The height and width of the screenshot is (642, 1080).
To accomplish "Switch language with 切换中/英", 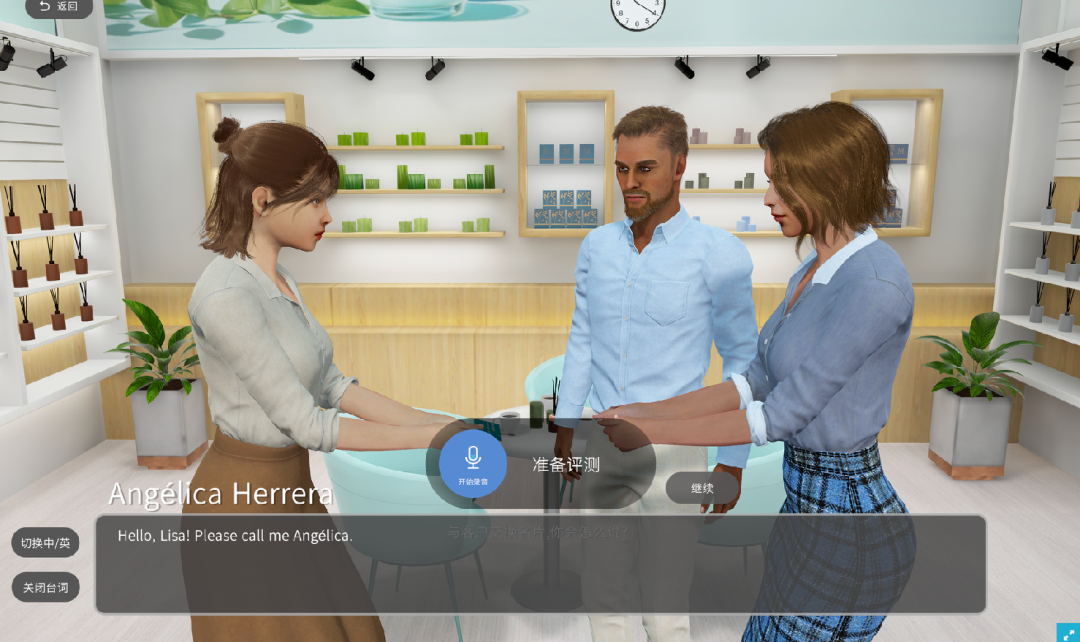I will tap(45, 543).
